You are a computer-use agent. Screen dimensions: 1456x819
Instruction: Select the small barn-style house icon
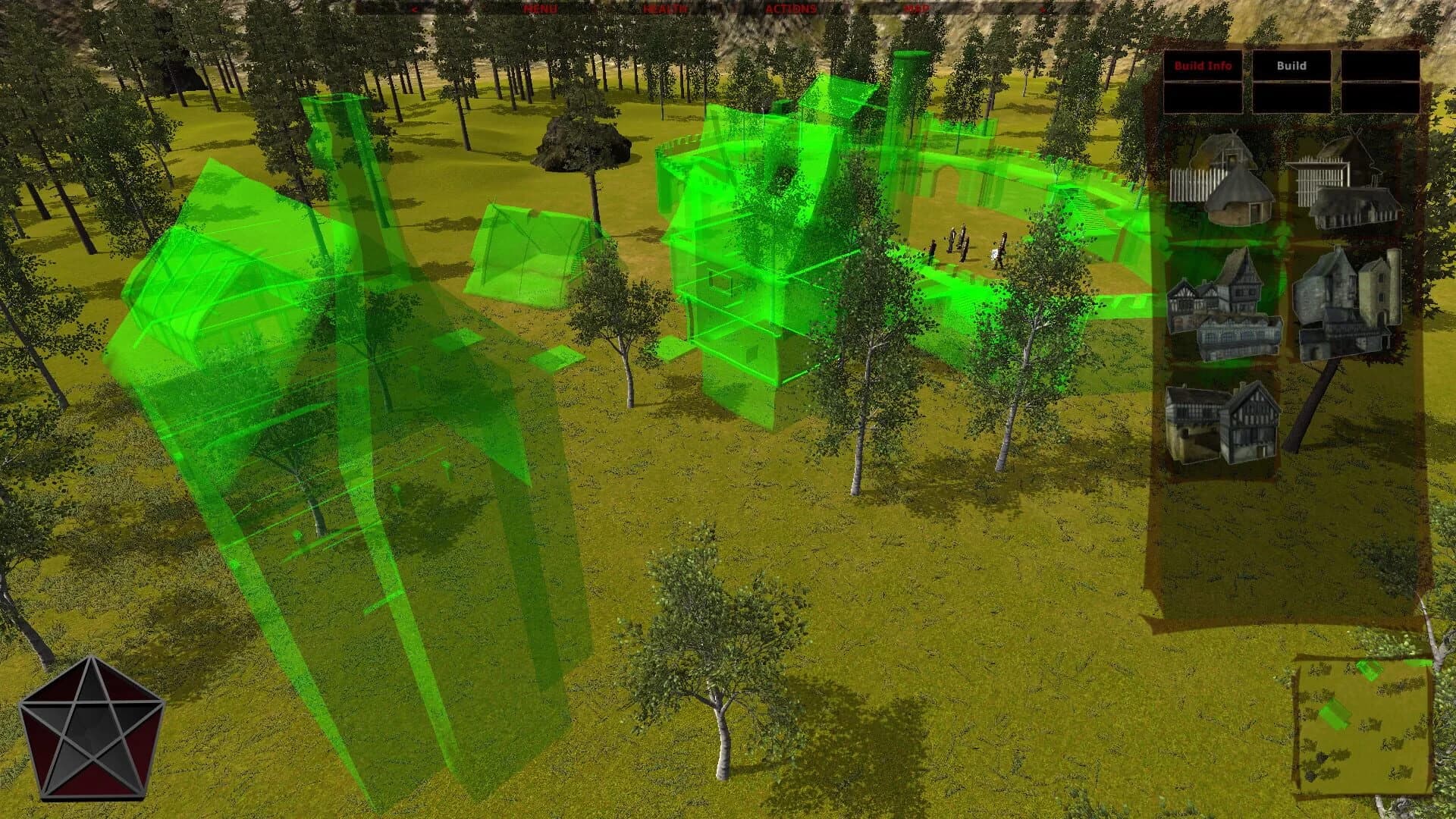(1194, 419)
